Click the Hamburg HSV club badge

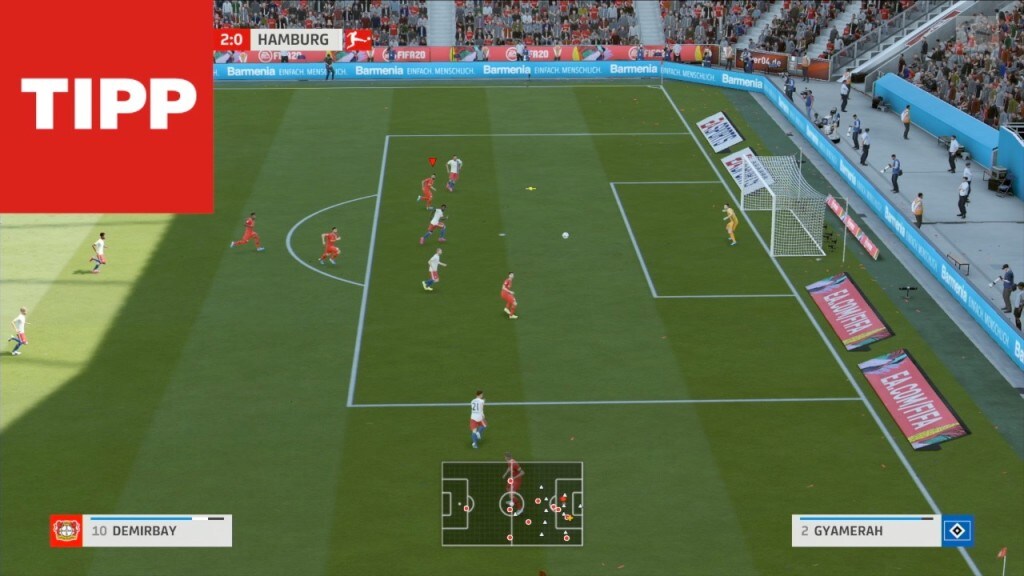(x=957, y=531)
